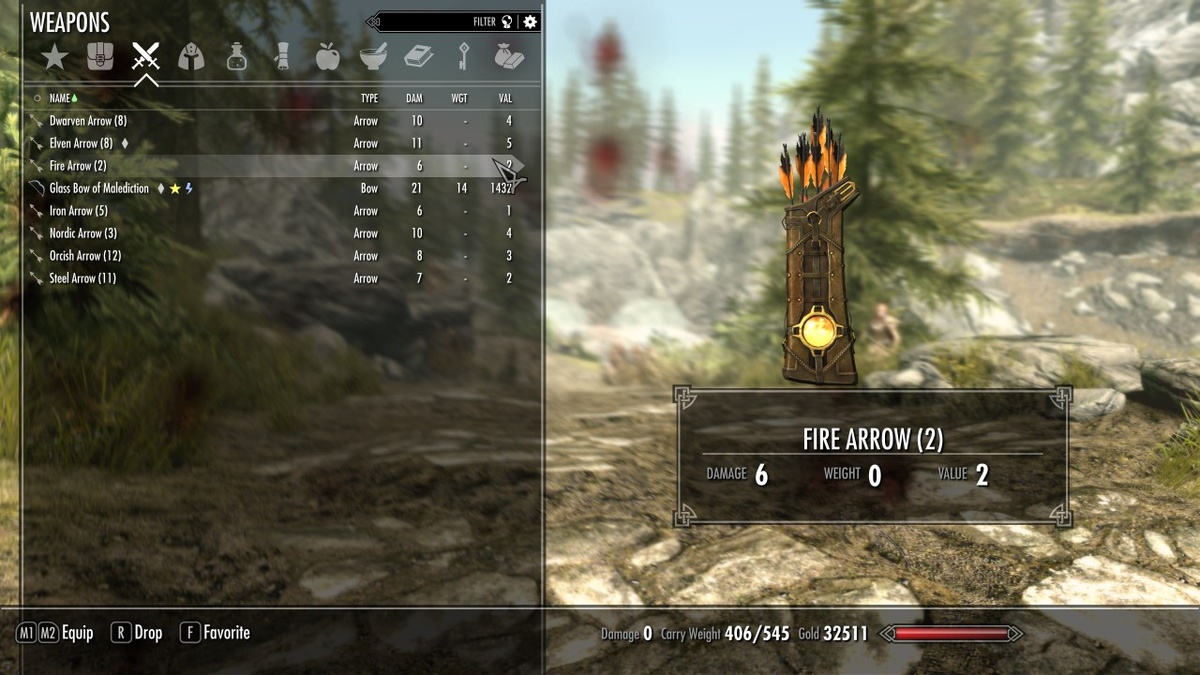The image size is (1200, 675).
Task: Click the Filter search box
Action: [x=440, y=22]
